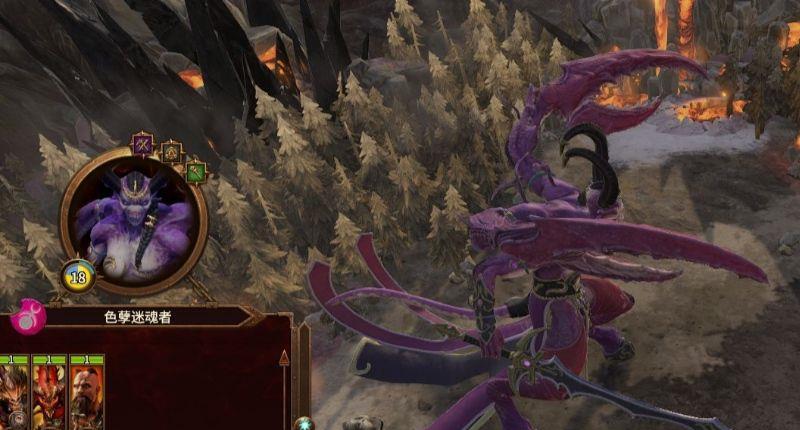Click the green trait icon beside the portrait
The width and height of the screenshot is (800, 430).
click(x=196, y=171)
